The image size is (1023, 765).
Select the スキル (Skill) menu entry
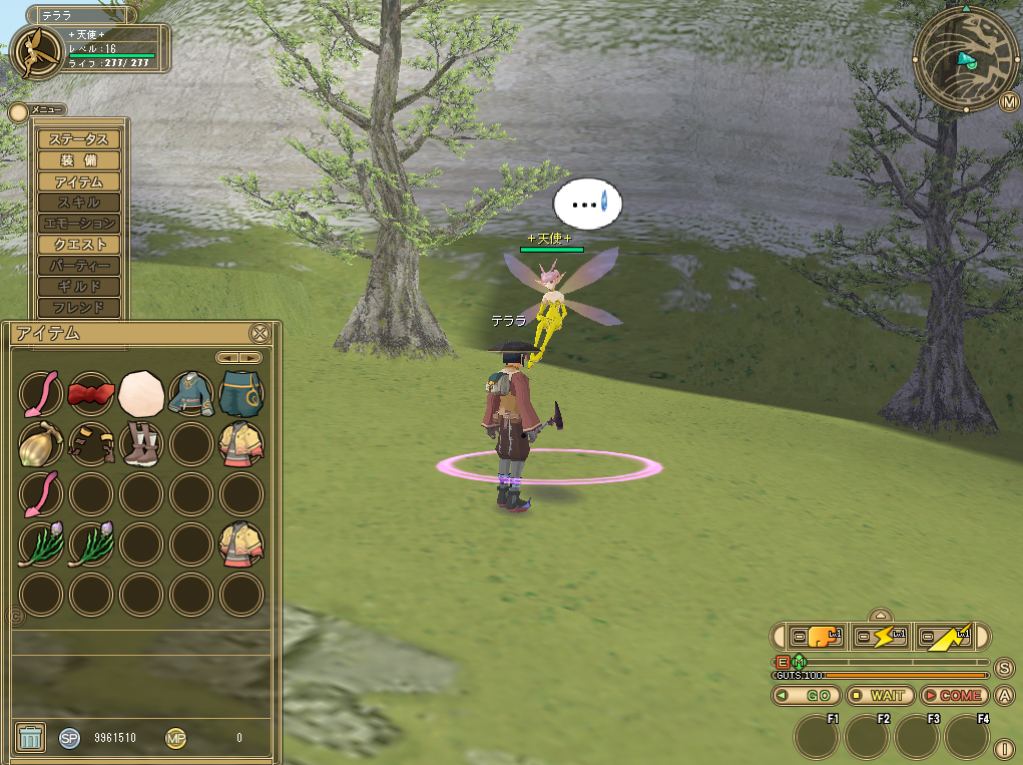[x=78, y=203]
